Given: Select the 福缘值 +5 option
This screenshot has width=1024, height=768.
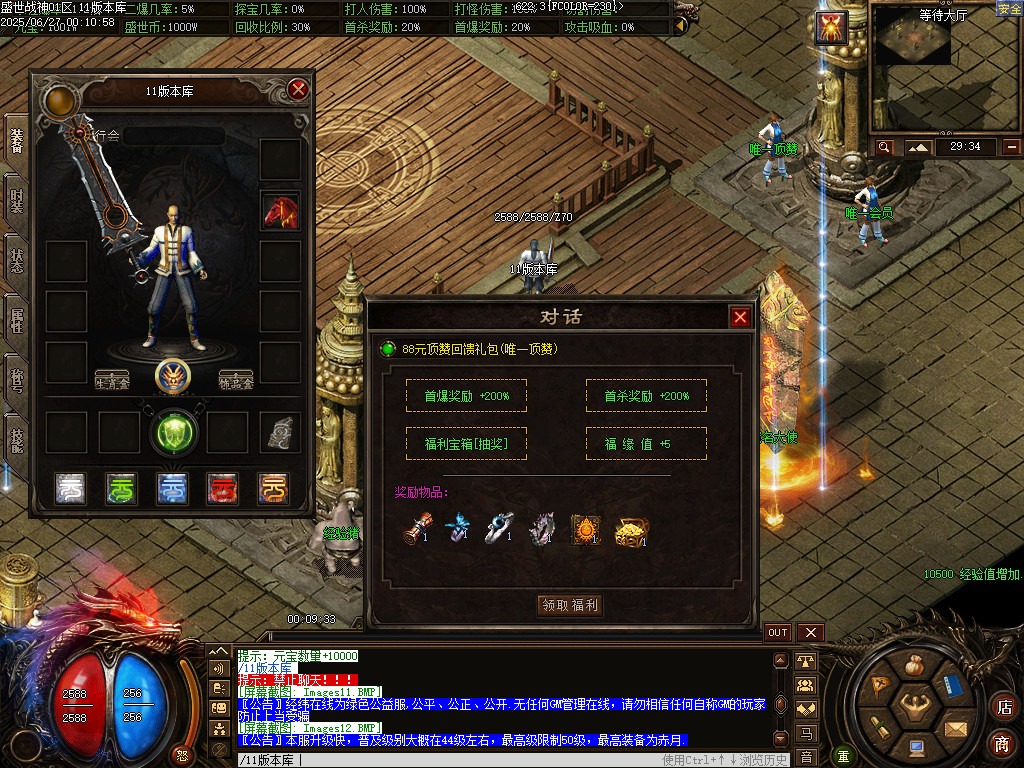Looking at the screenshot, I should pos(646,444).
